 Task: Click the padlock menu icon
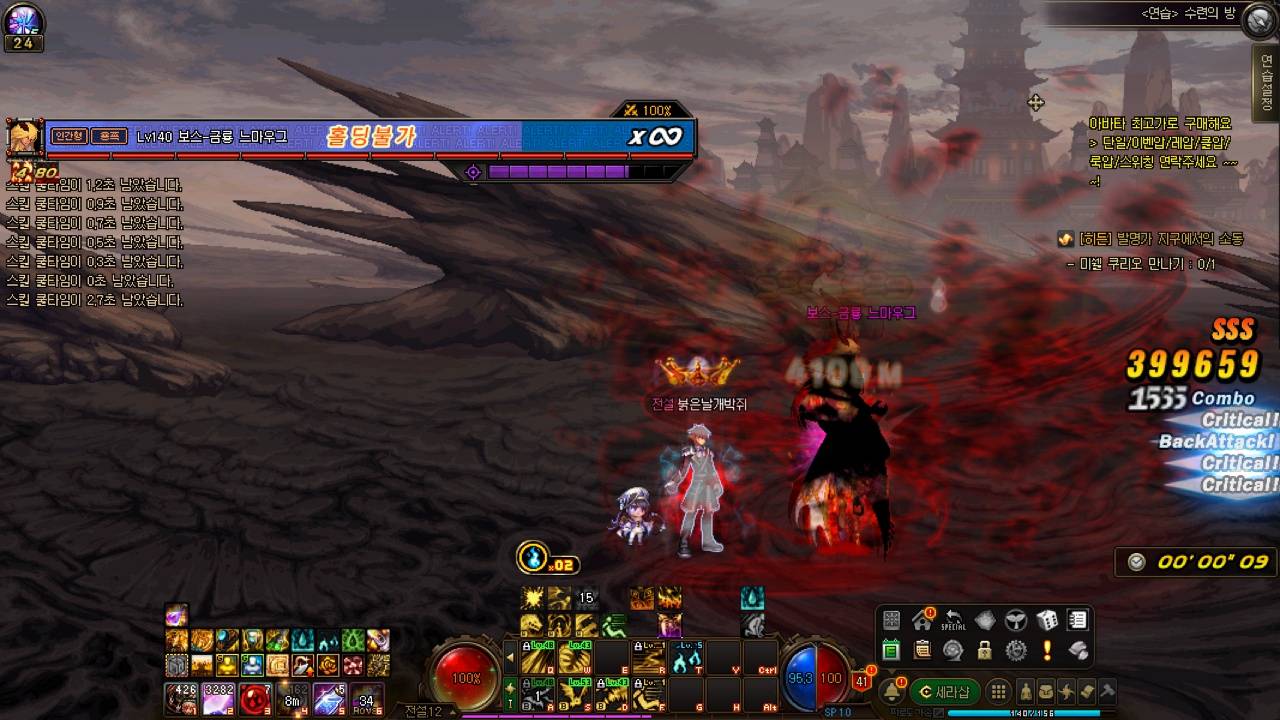click(985, 651)
